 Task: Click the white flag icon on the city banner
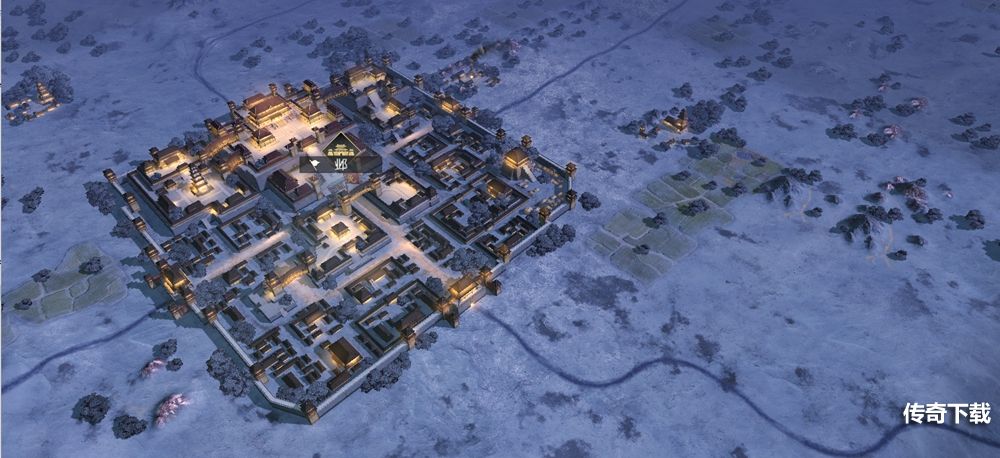pos(317,162)
